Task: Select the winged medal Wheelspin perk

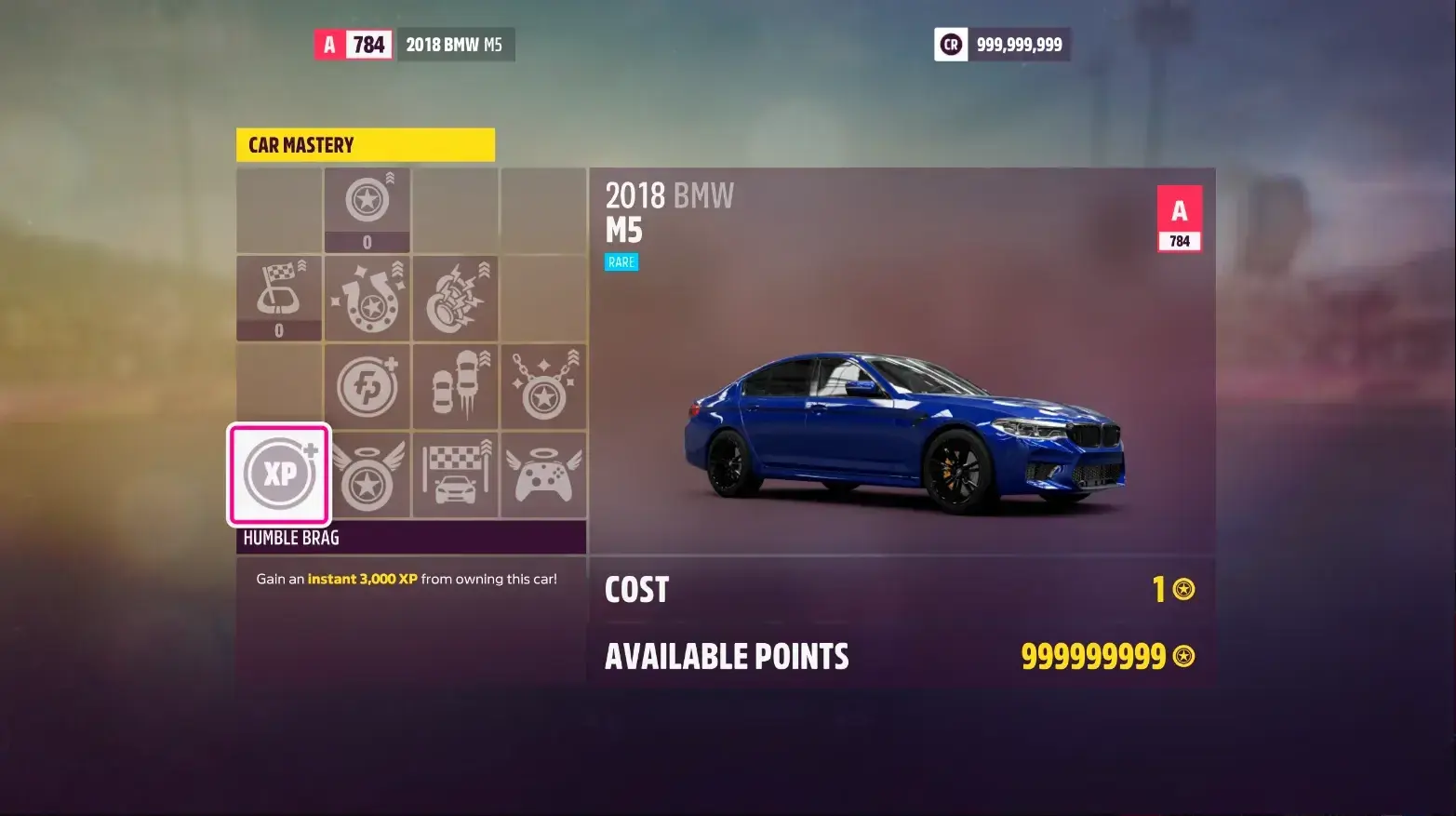Action: click(367, 475)
